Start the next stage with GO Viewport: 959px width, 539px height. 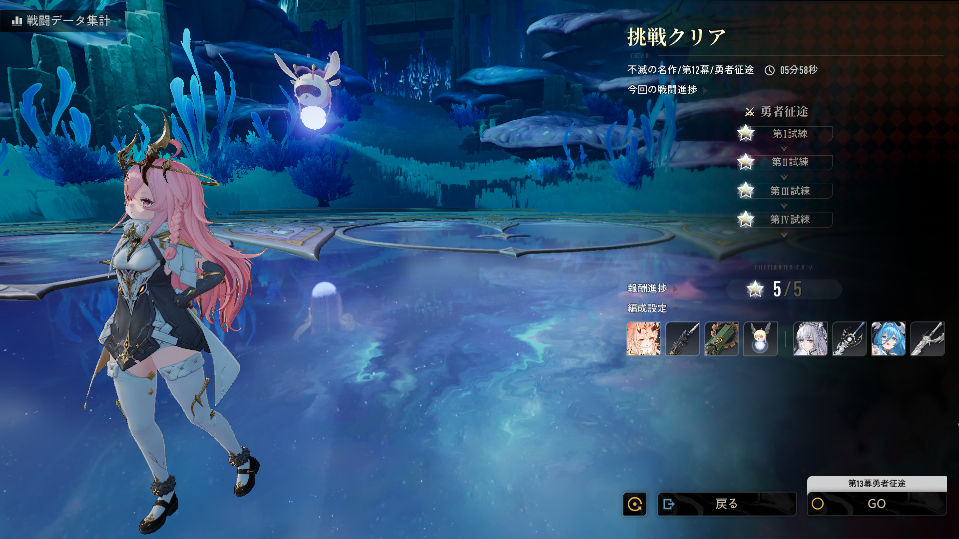[876, 504]
